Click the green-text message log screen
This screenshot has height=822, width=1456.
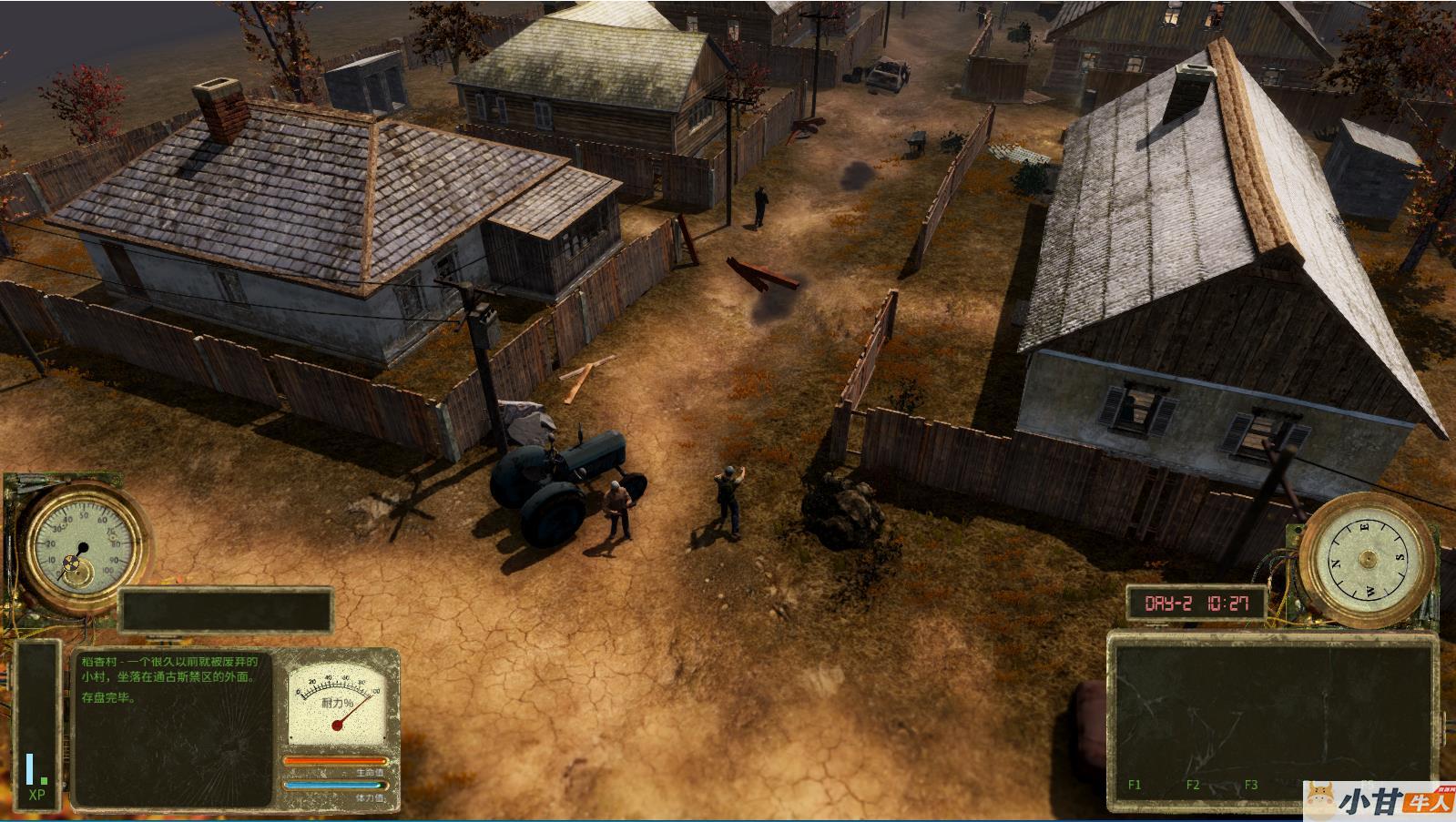tap(172, 727)
